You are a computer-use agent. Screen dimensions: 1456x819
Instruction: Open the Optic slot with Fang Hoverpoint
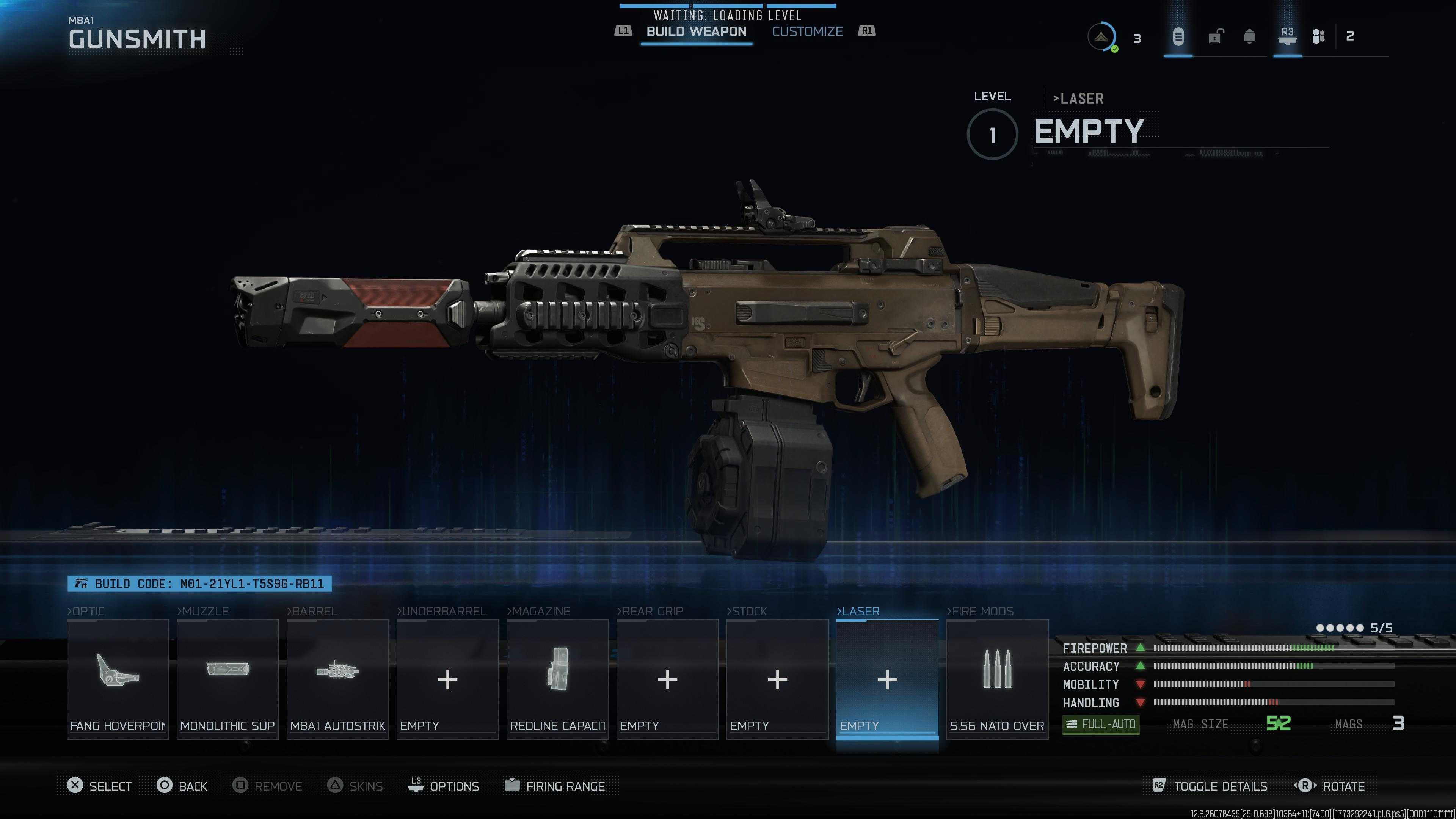pyautogui.click(x=118, y=679)
